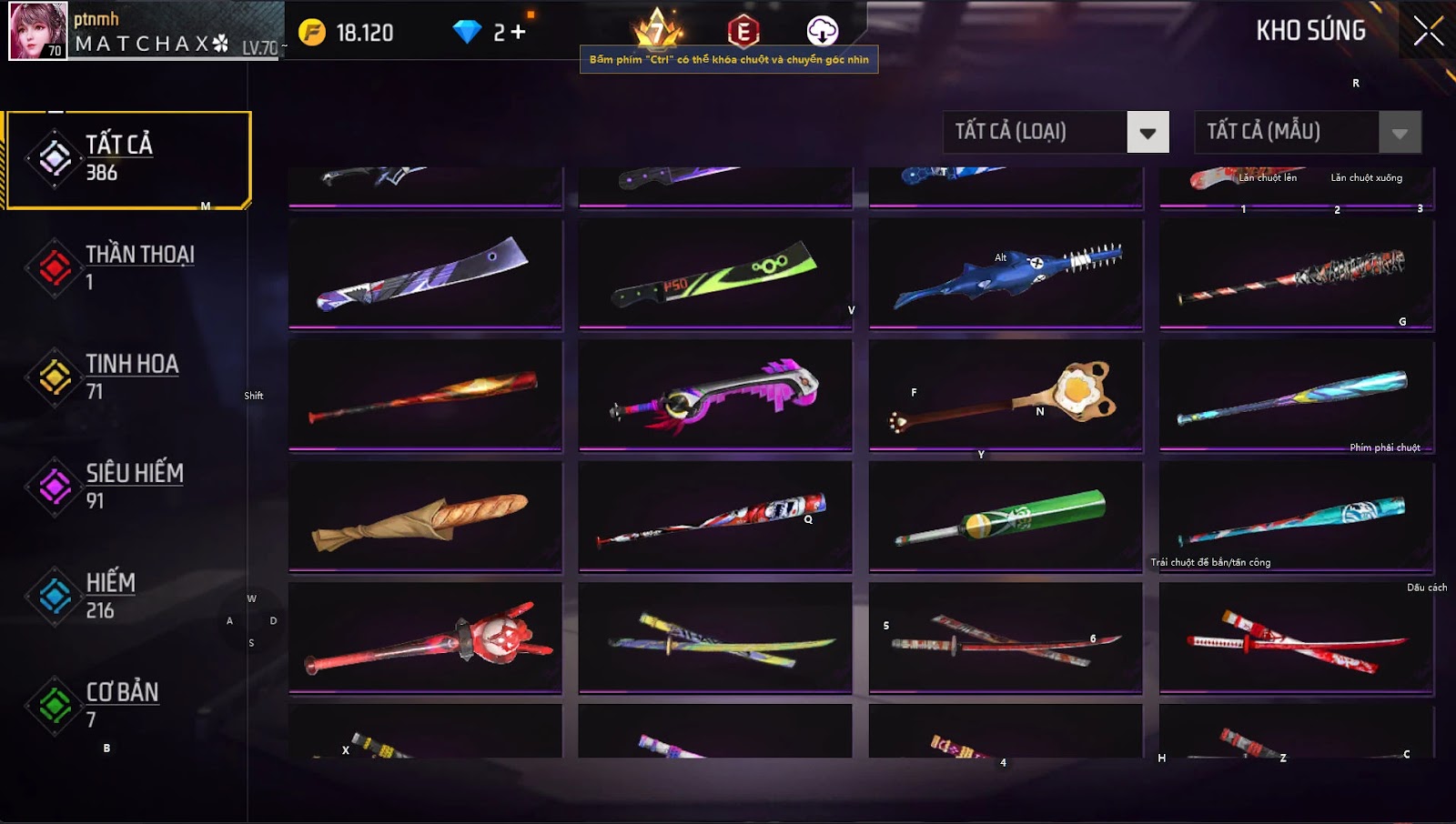The height and width of the screenshot is (824, 1456).
Task: Choose the barbed wire bat skin
Action: pos(1296,274)
